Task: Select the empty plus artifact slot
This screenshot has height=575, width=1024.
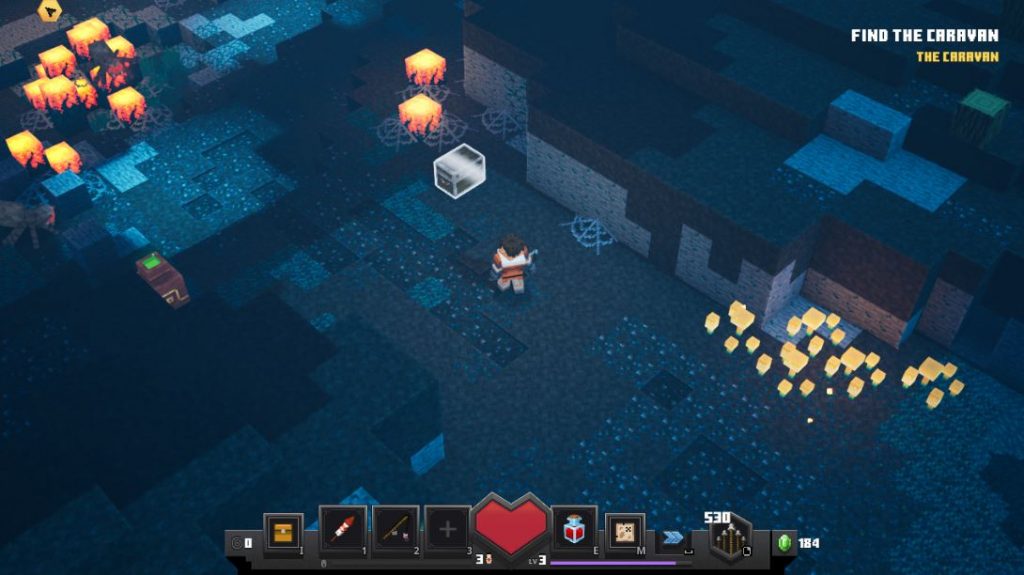Action: point(447,528)
